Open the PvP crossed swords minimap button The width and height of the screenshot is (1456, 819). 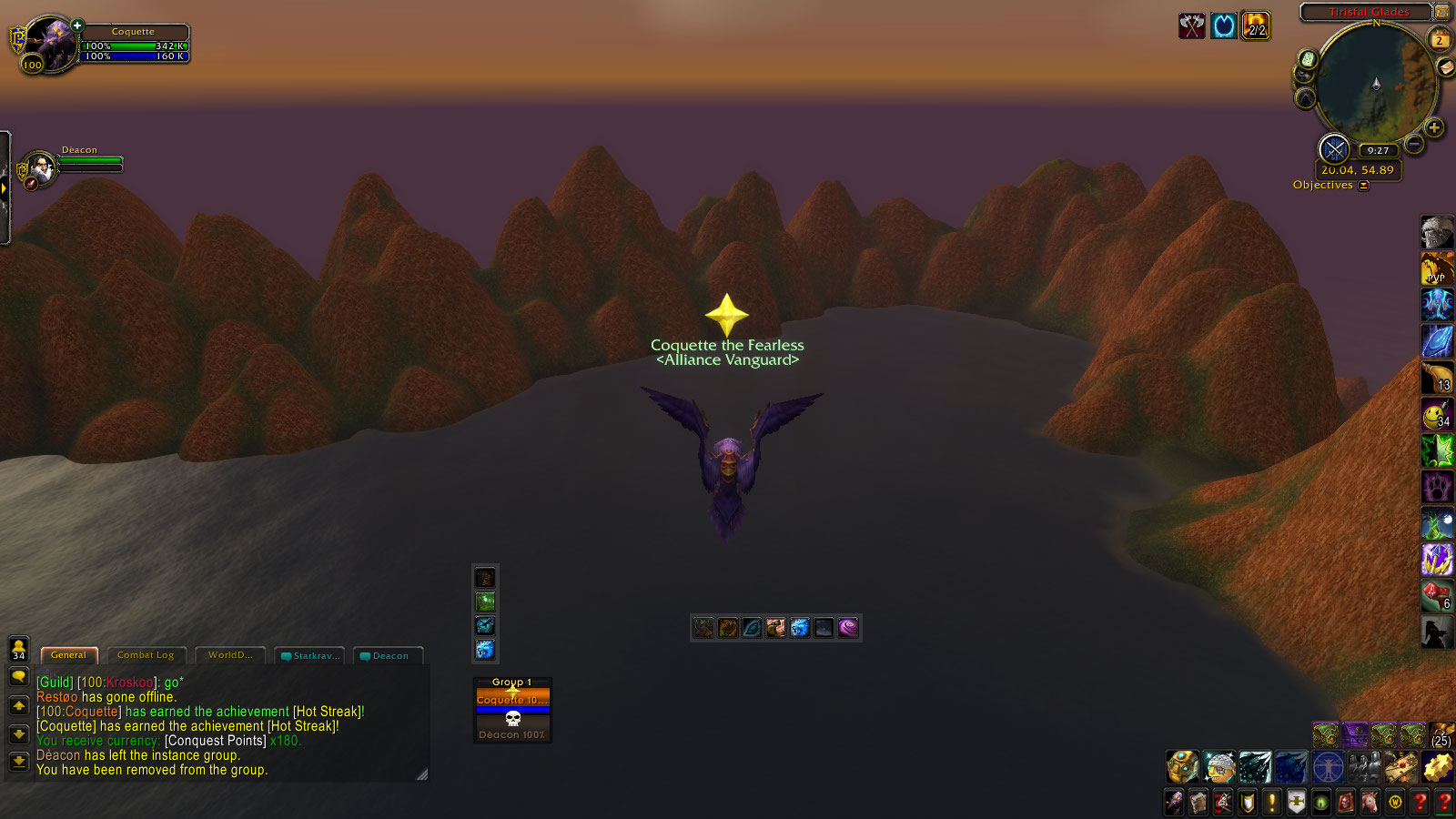[1334, 149]
